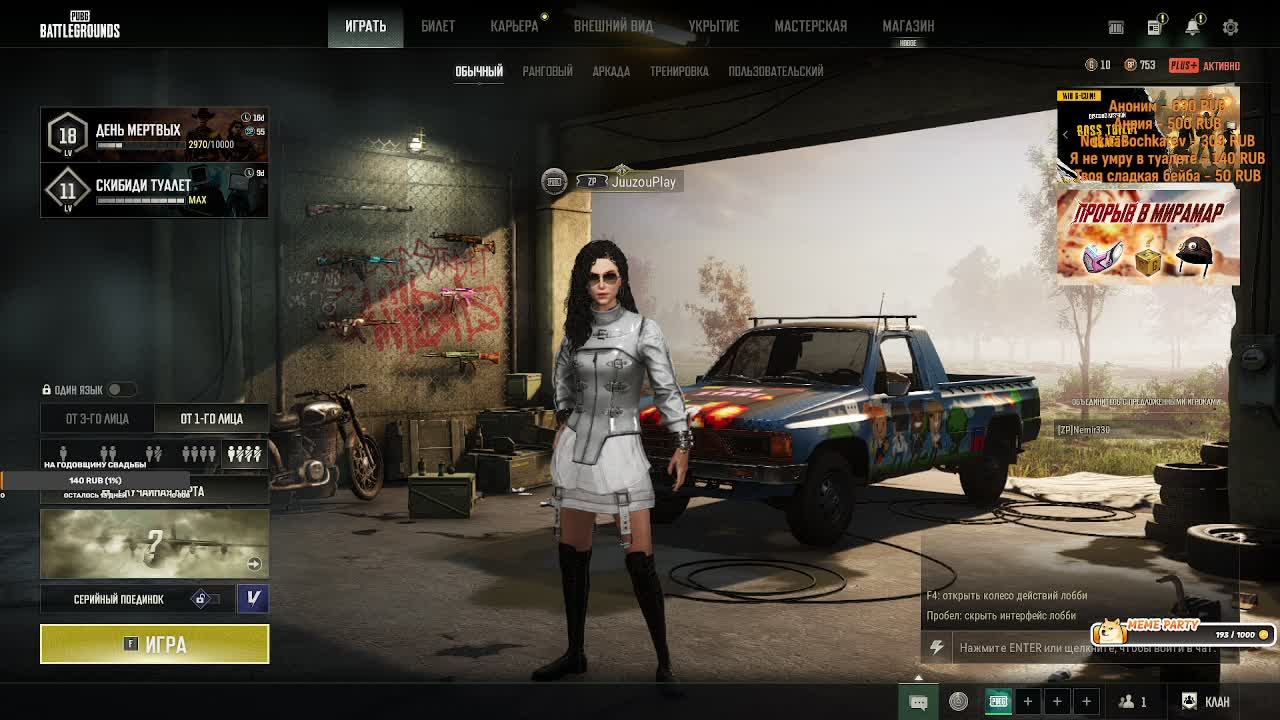The image size is (1280, 720).
Task: Open the БИЛЕТ pass menu
Action: click(438, 26)
